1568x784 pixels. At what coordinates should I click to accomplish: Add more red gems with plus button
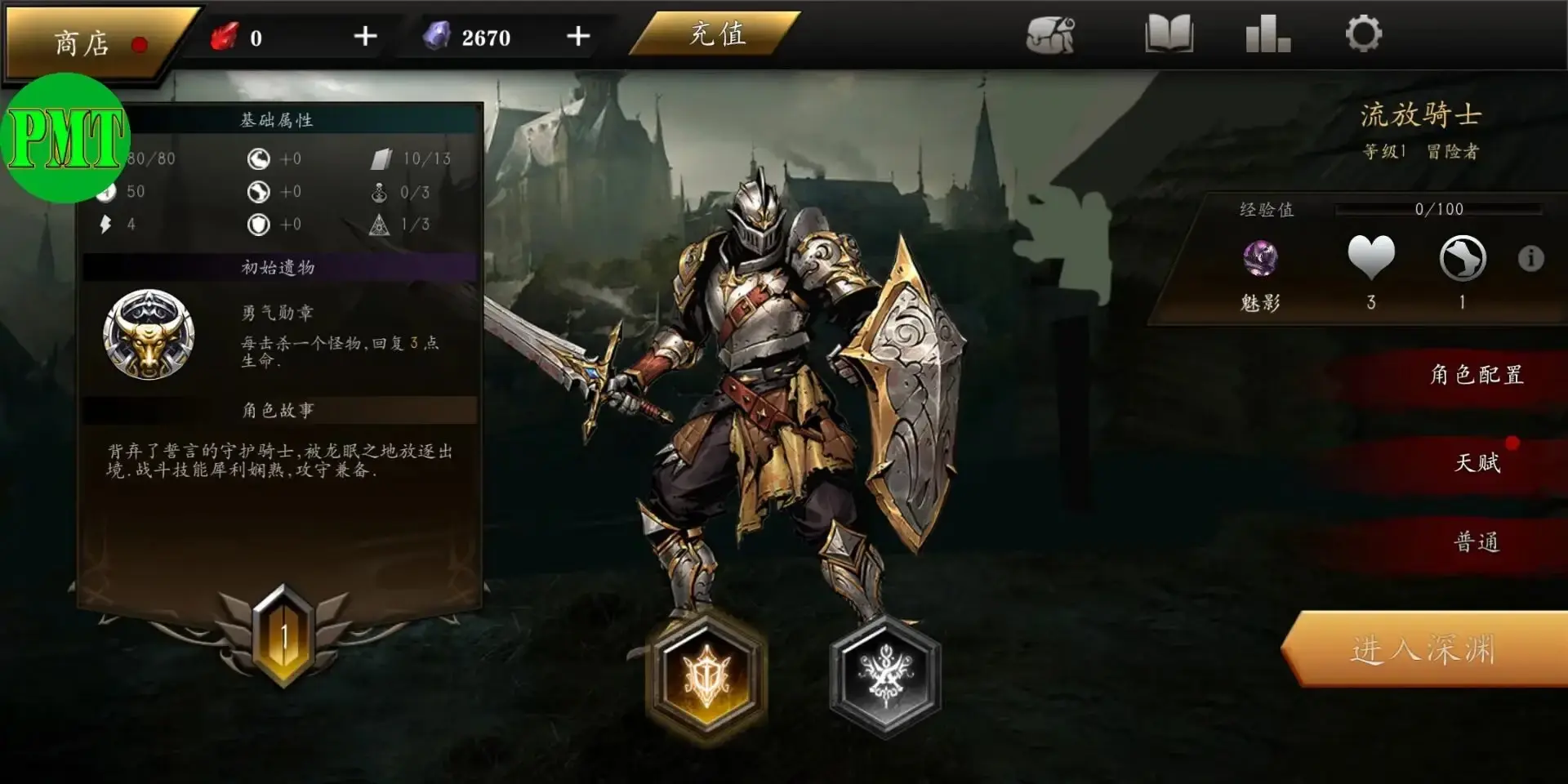point(365,37)
